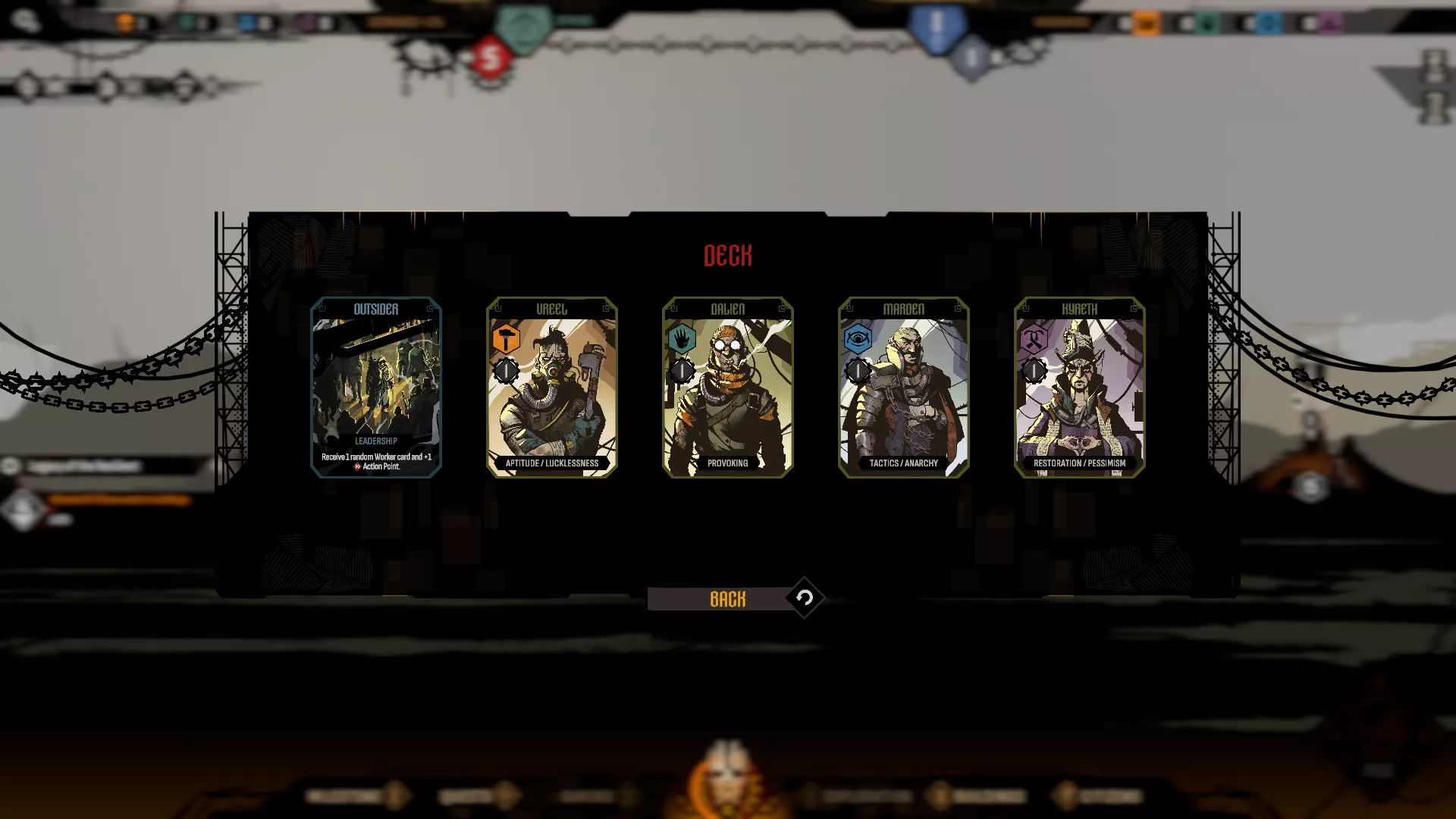Open the Exploration section at the bottom
This screenshot has height=819, width=1456.
tap(864, 797)
